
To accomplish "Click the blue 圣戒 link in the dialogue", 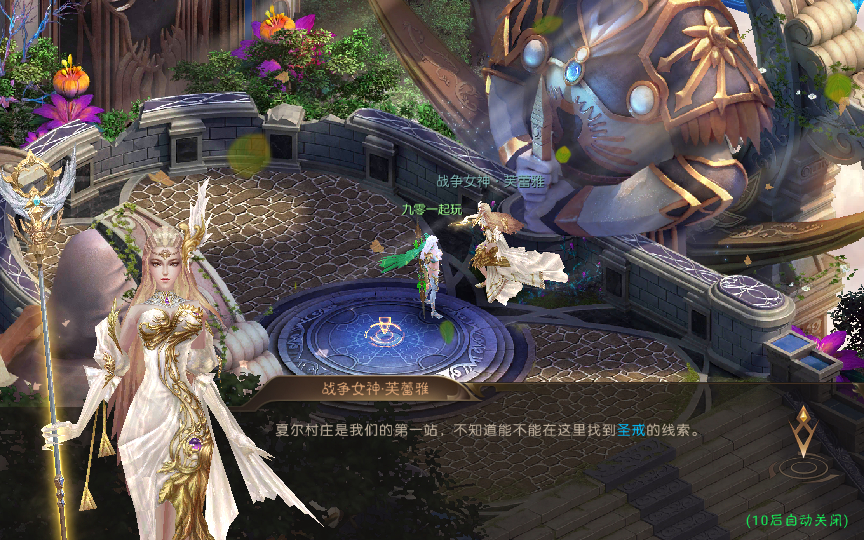I will coord(630,430).
